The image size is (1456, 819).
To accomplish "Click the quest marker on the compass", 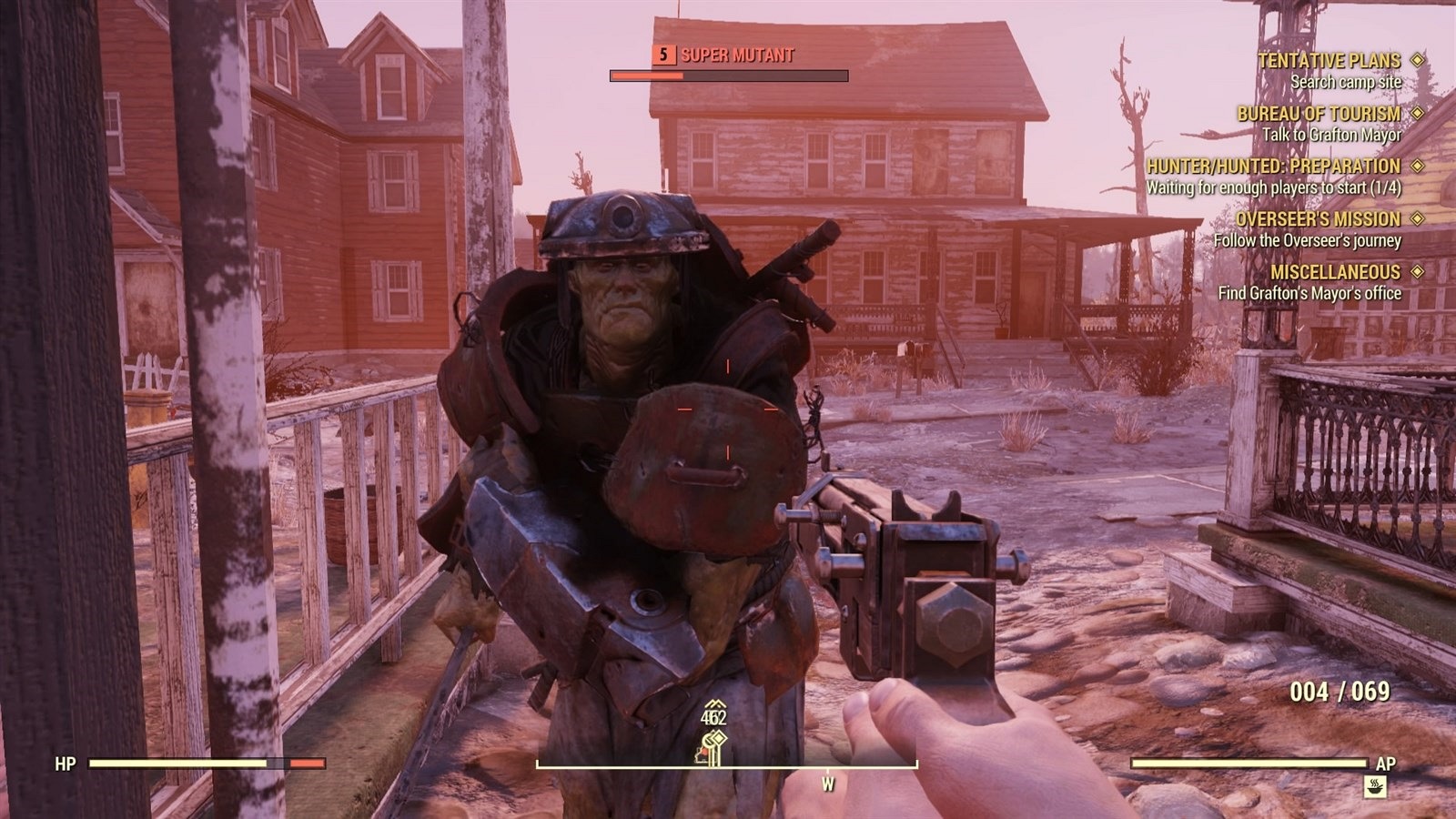I will point(714,748).
